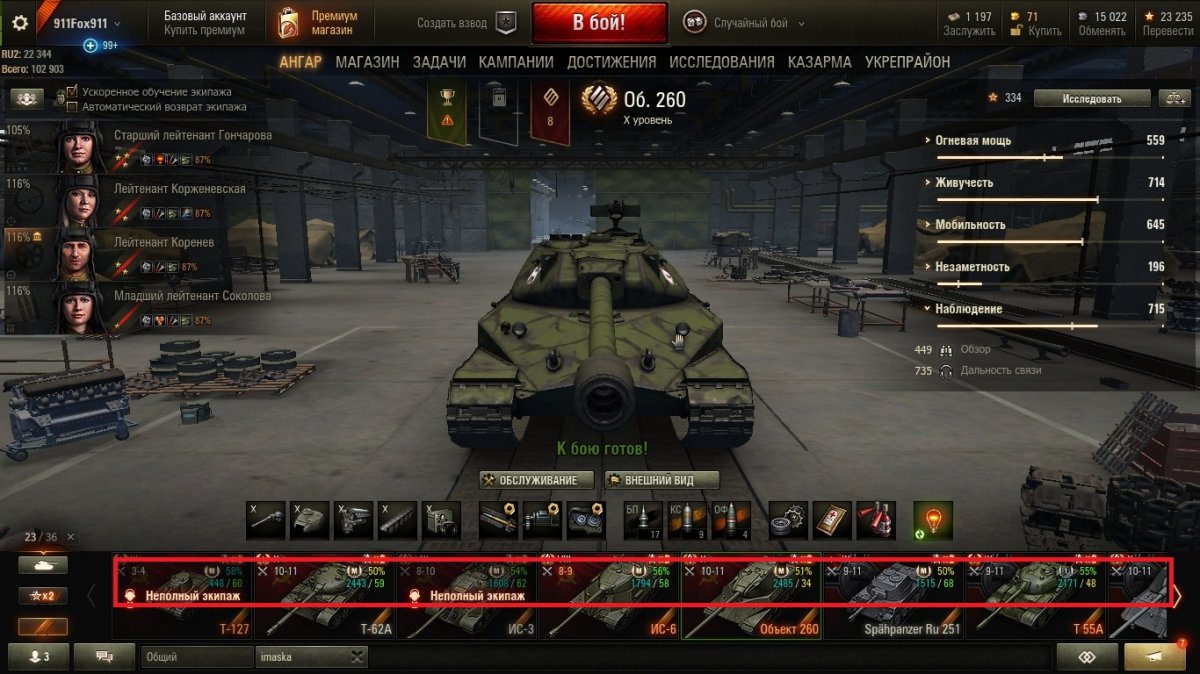Viewport: 1200px width, 674px height.
Task: Show the Достижения tab
Action: (x=611, y=62)
